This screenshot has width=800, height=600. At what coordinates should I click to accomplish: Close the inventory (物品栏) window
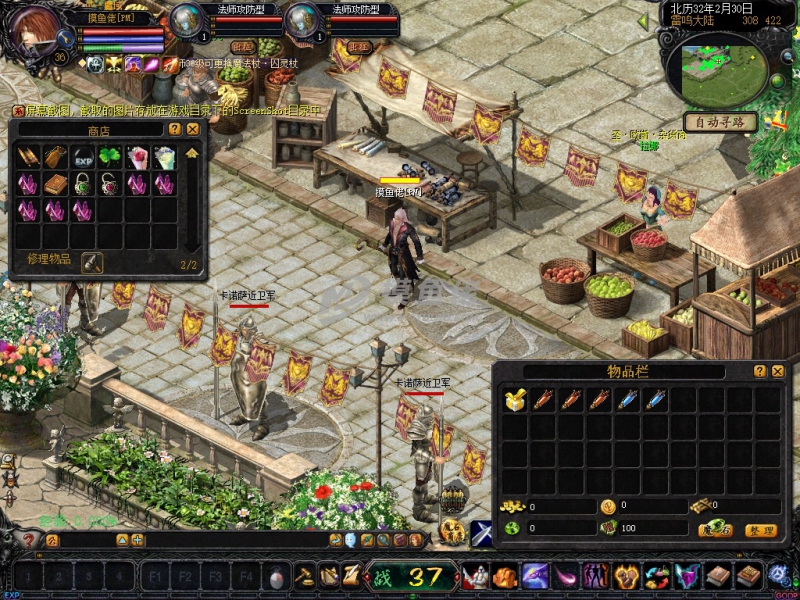click(777, 371)
